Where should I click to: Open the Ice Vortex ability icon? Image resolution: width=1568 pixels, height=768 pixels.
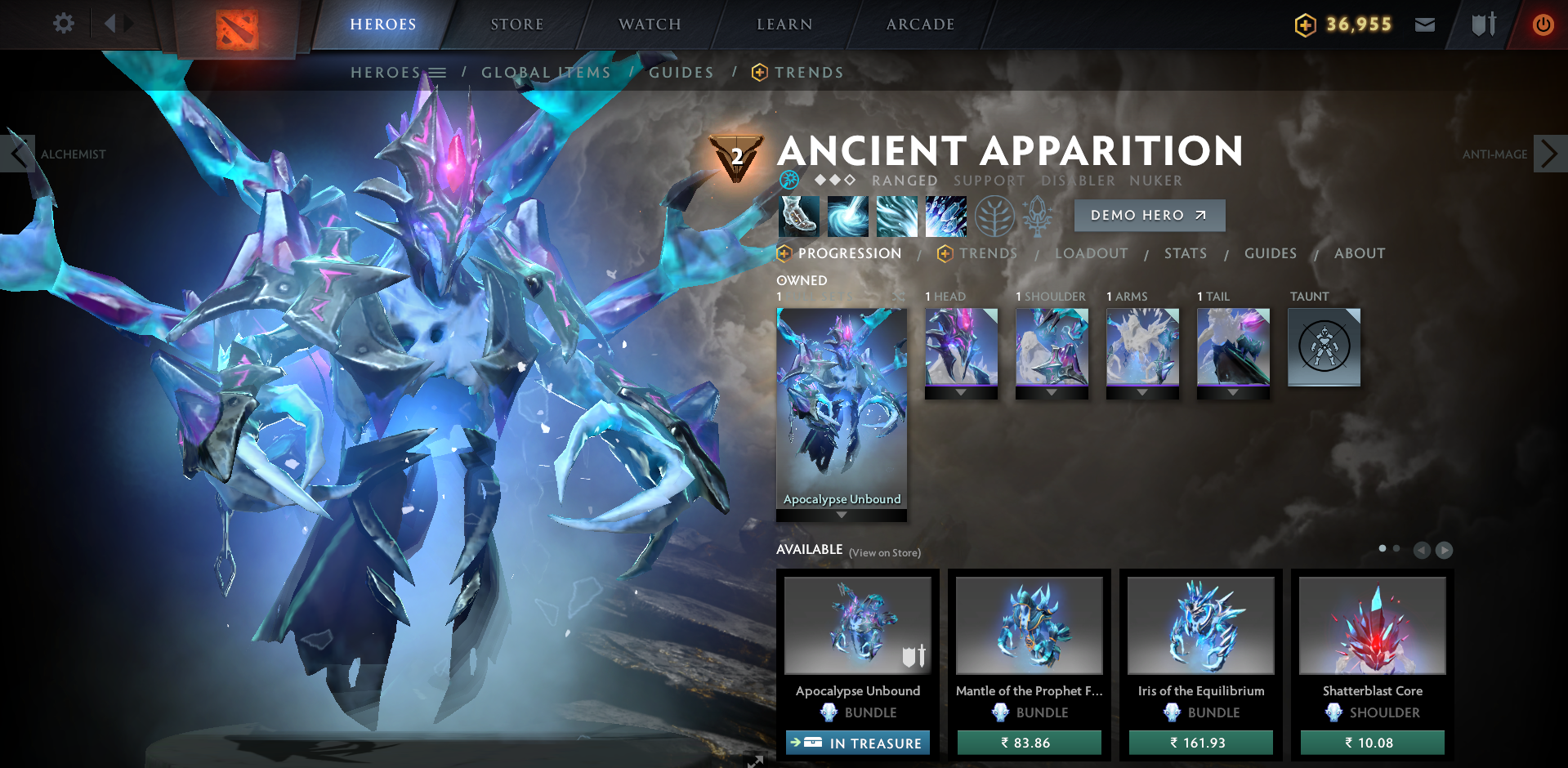click(847, 215)
